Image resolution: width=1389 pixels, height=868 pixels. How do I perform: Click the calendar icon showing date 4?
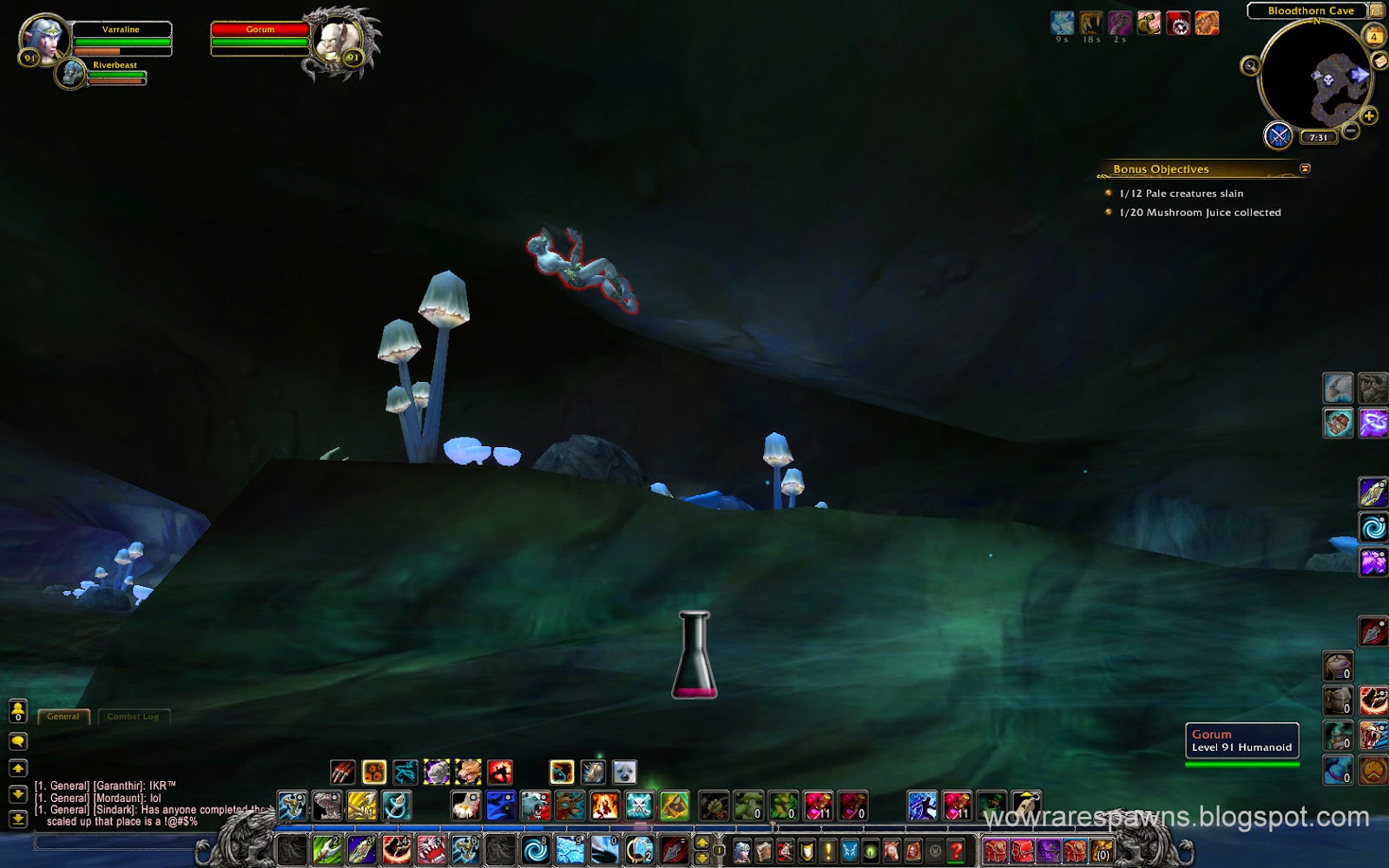pos(1374,36)
